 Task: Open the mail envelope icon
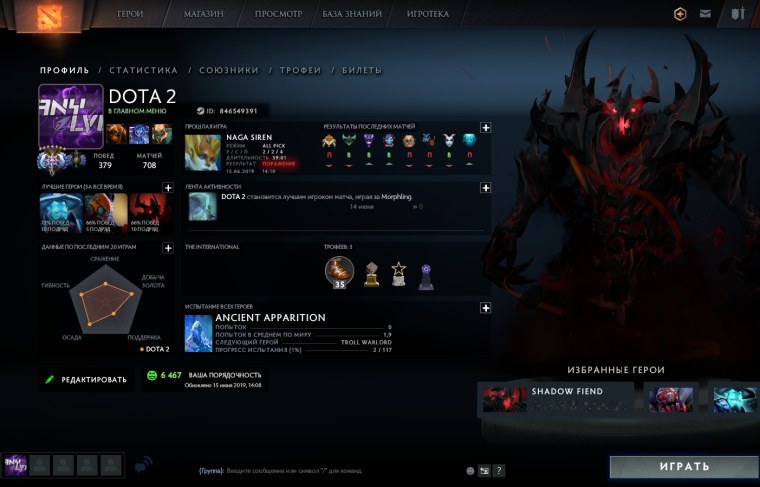point(706,15)
